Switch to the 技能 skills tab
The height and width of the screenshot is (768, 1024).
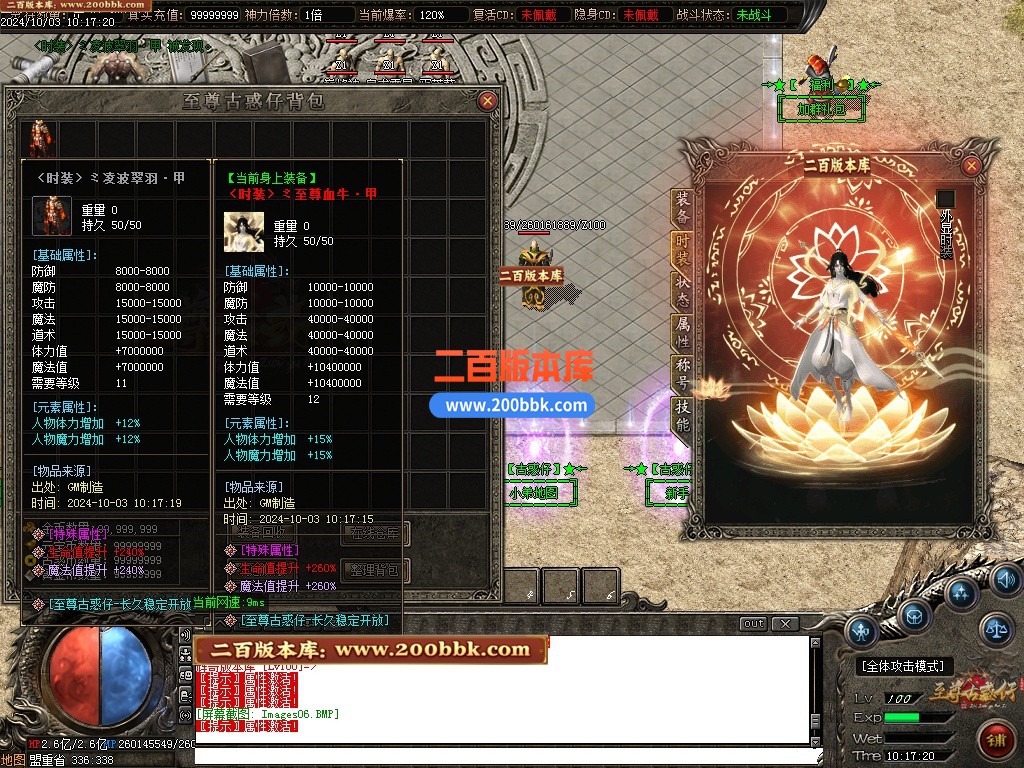(682, 414)
